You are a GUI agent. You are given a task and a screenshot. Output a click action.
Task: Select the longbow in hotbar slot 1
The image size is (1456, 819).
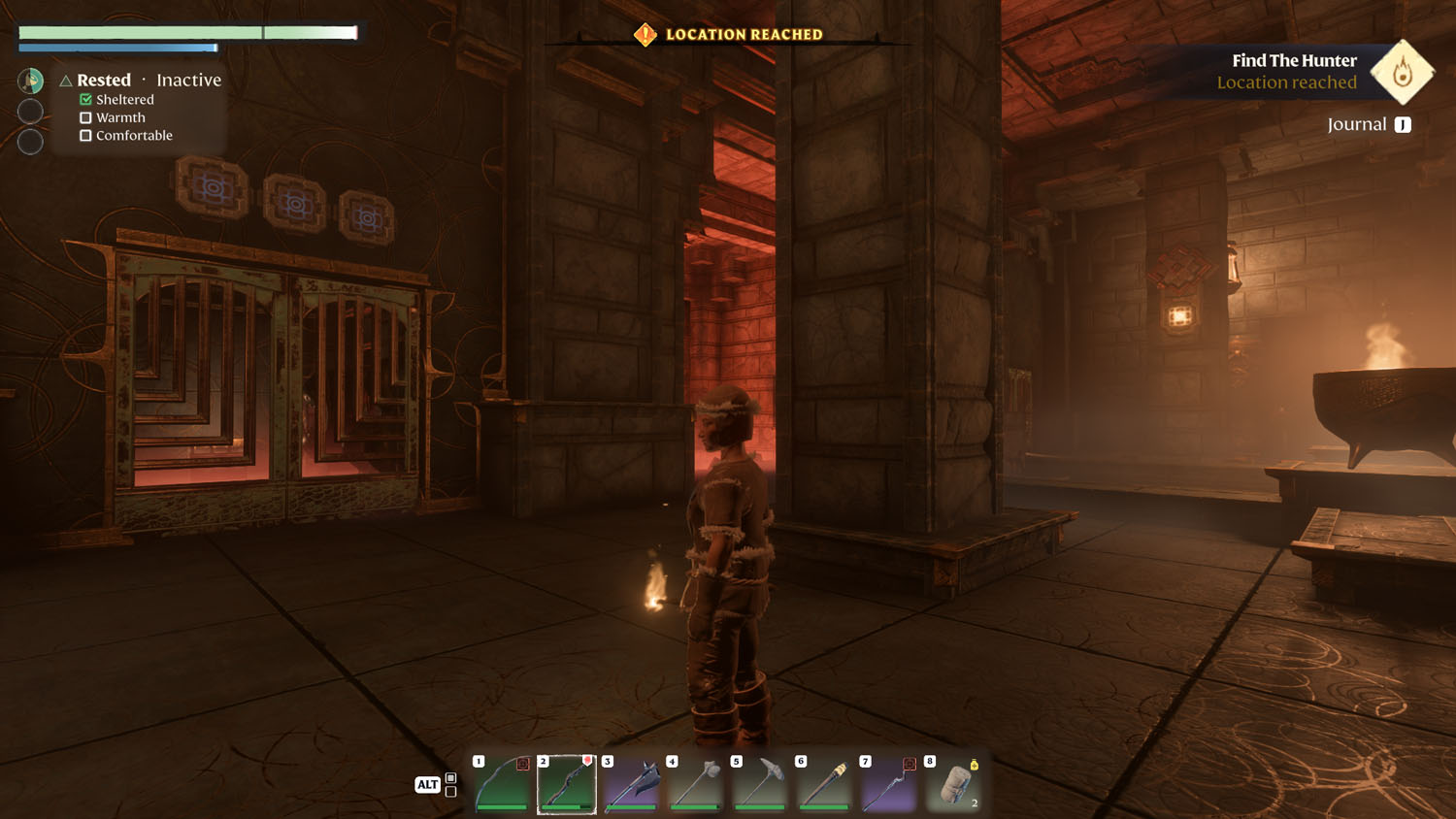click(503, 784)
